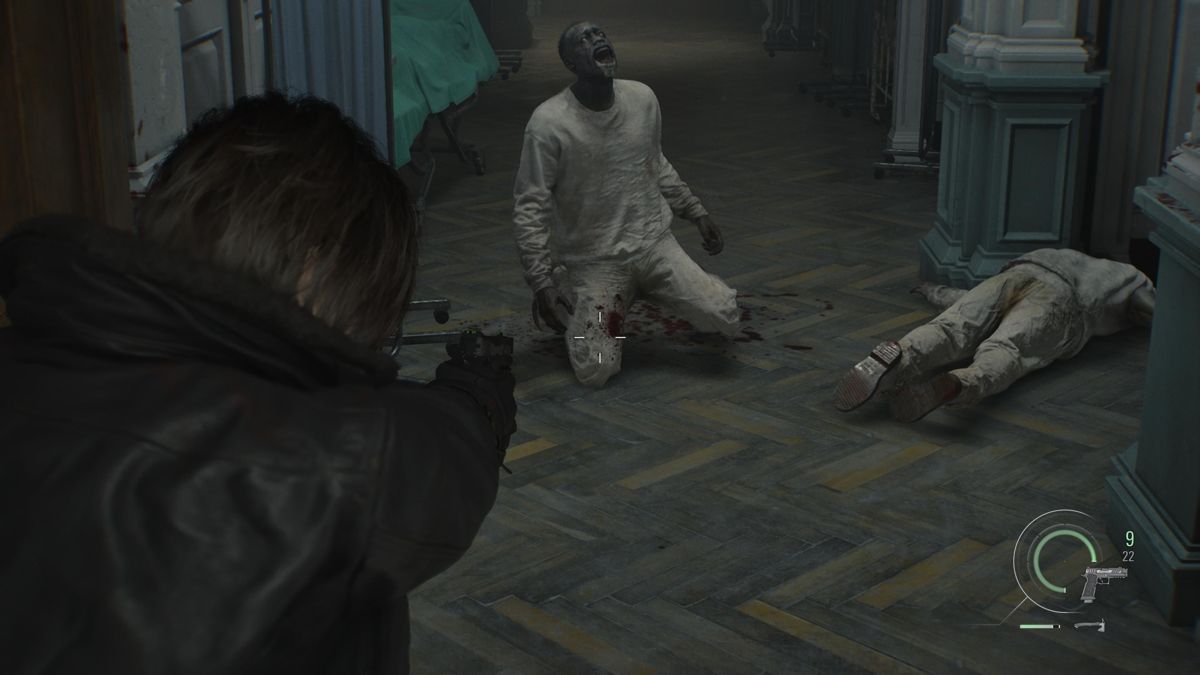This screenshot has width=1200, height=675.
Task: Click the hatchet melee weapon icon
Action: [1090, 626]
